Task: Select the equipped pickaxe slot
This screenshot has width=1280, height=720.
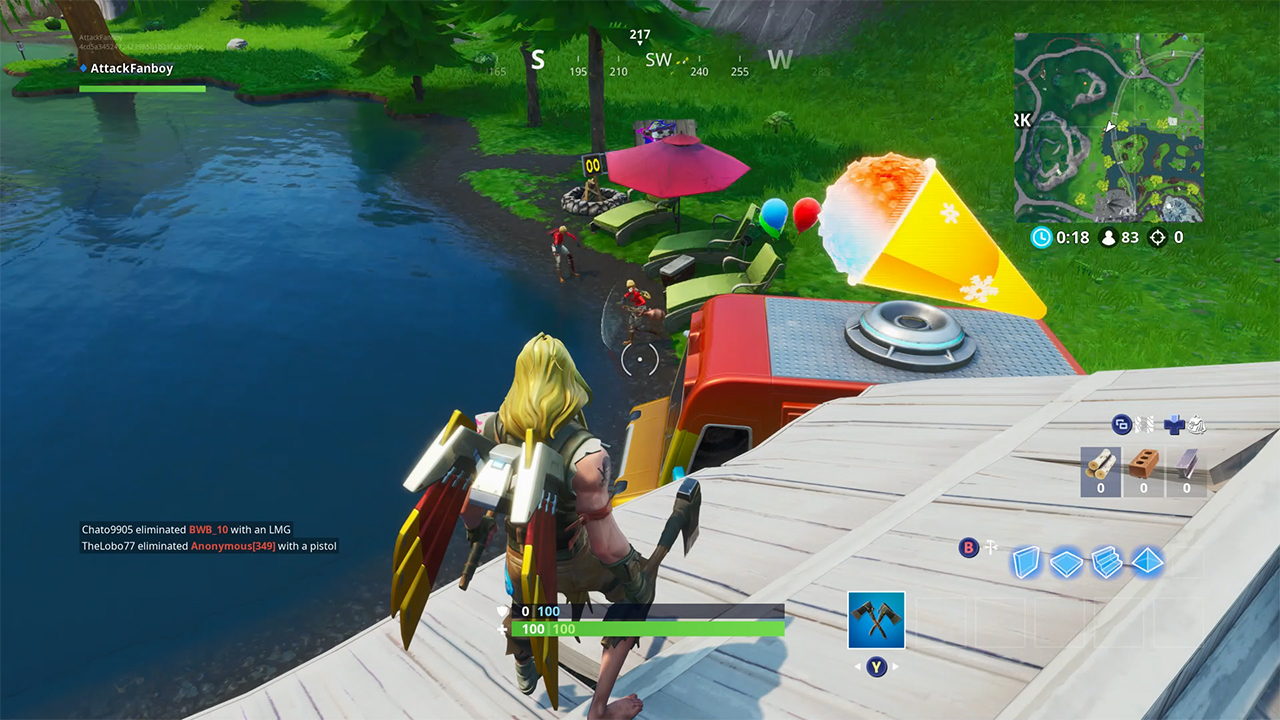Action: coord(876,620)
